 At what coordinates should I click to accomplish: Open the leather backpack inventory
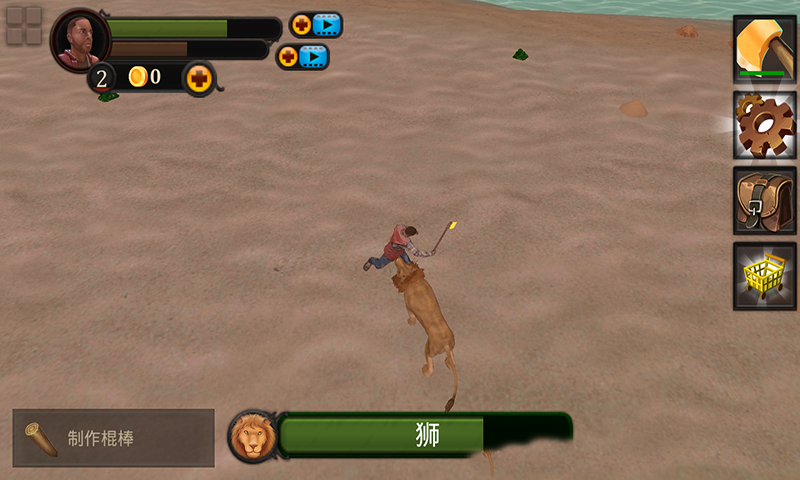(x=764, y=200)
